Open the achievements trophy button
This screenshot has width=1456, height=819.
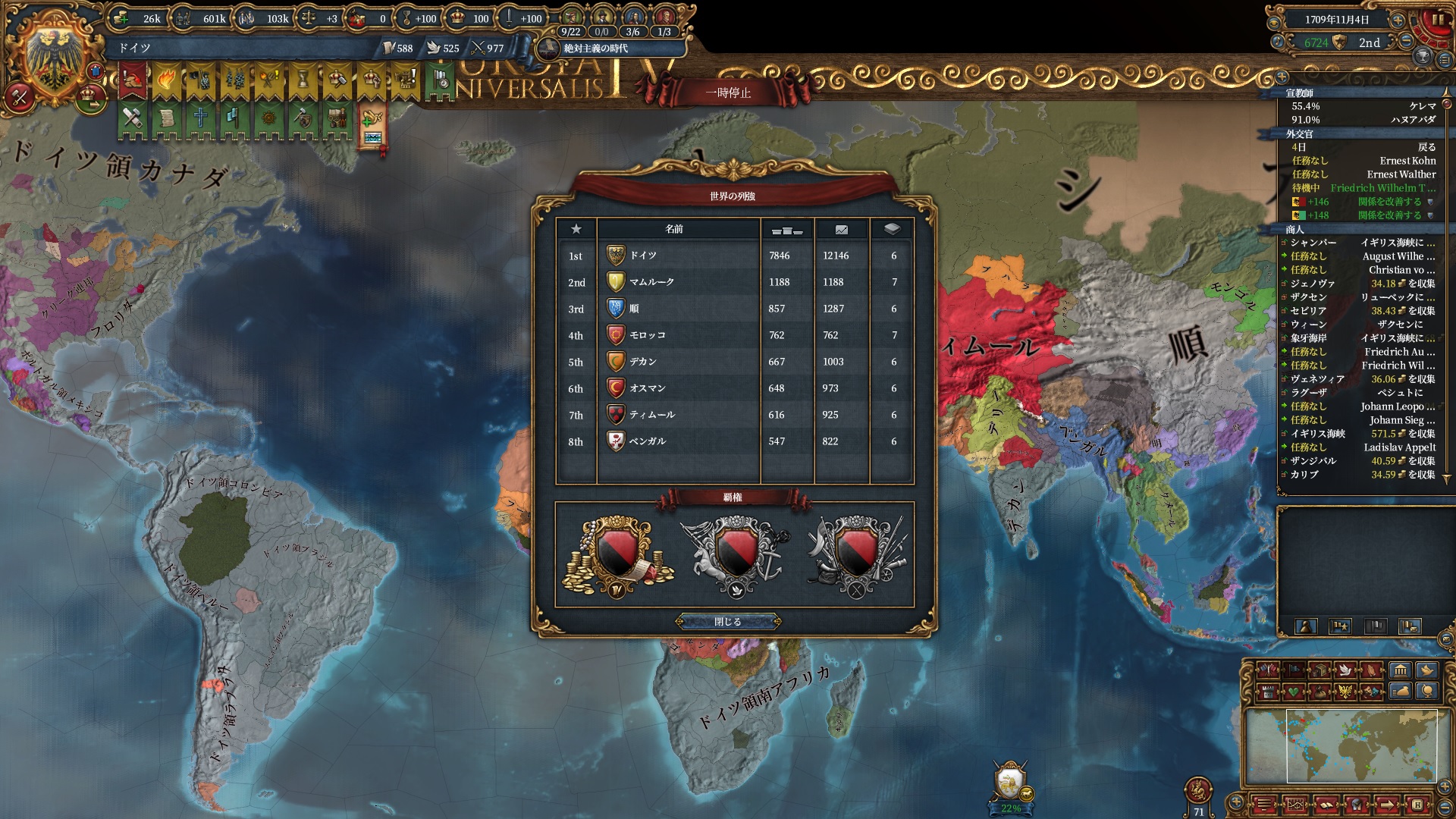(x=1423, y=58)
